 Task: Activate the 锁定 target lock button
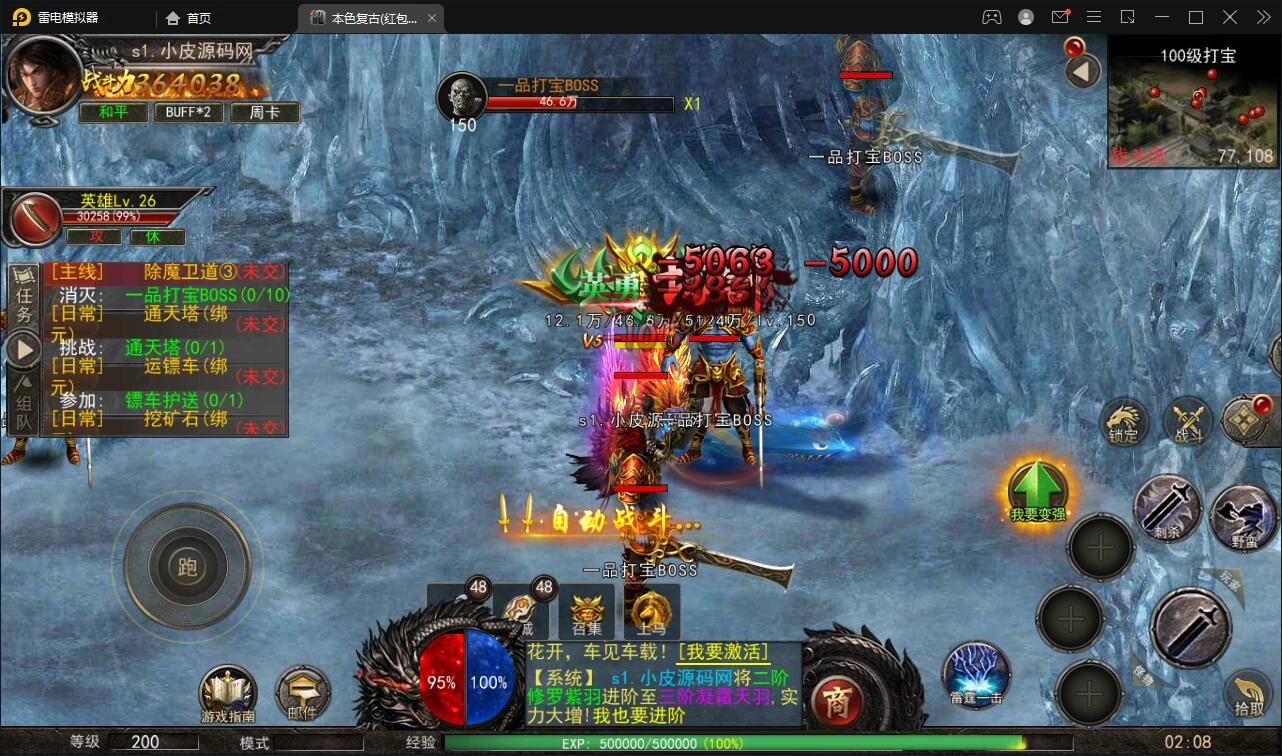pos(1124,422)
